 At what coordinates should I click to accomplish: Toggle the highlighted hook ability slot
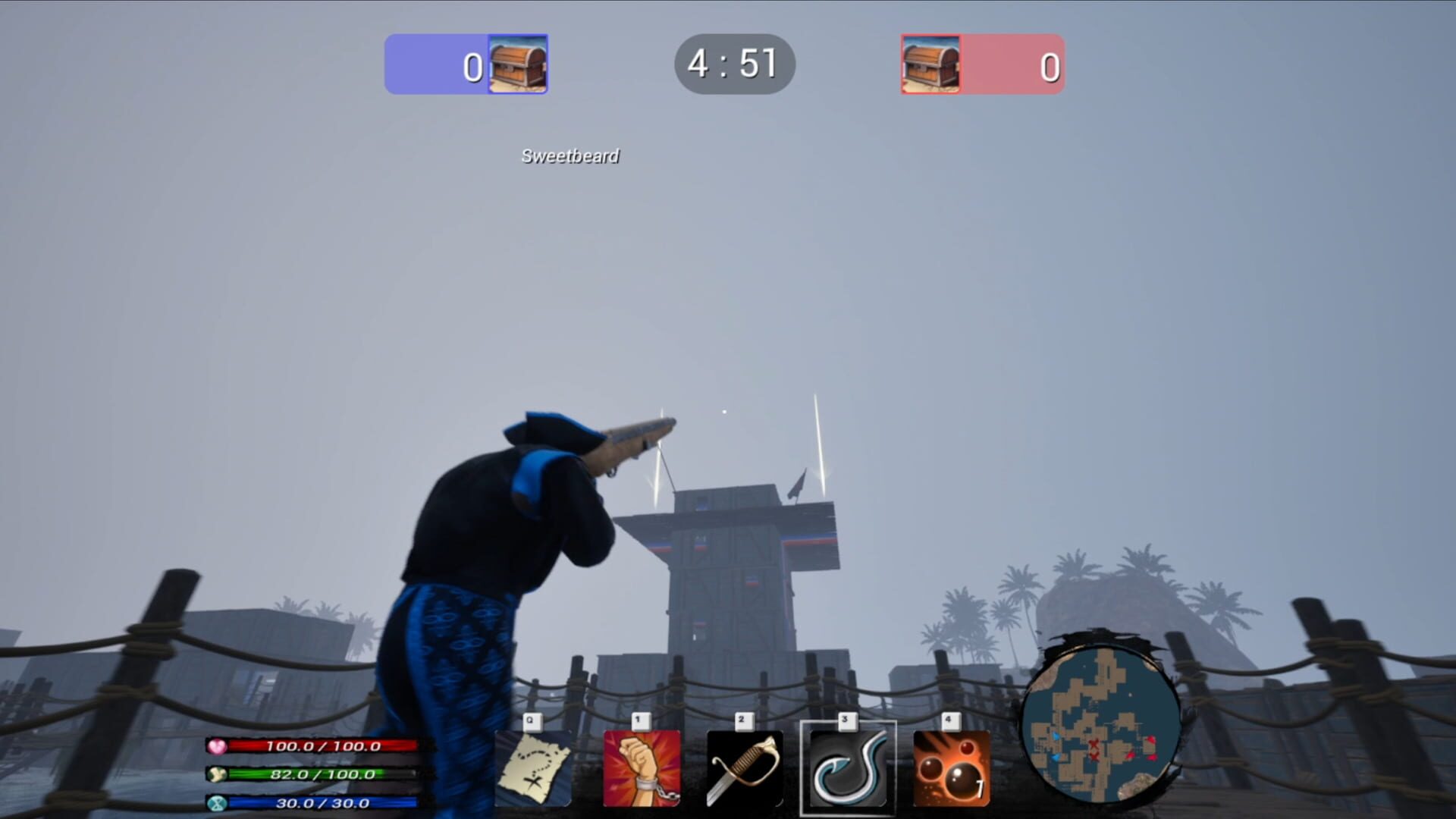[849, 767]
